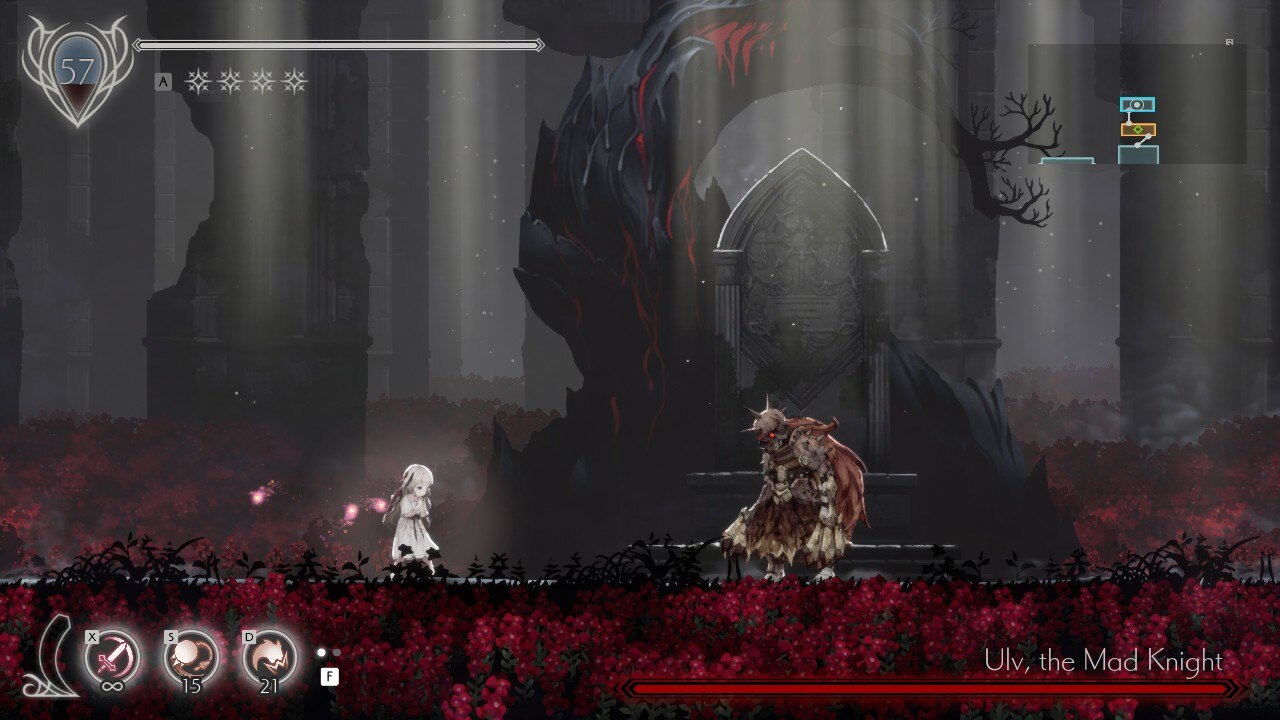
Task: Open the minimap of nearby rooms
Action: click(1137, 104)
